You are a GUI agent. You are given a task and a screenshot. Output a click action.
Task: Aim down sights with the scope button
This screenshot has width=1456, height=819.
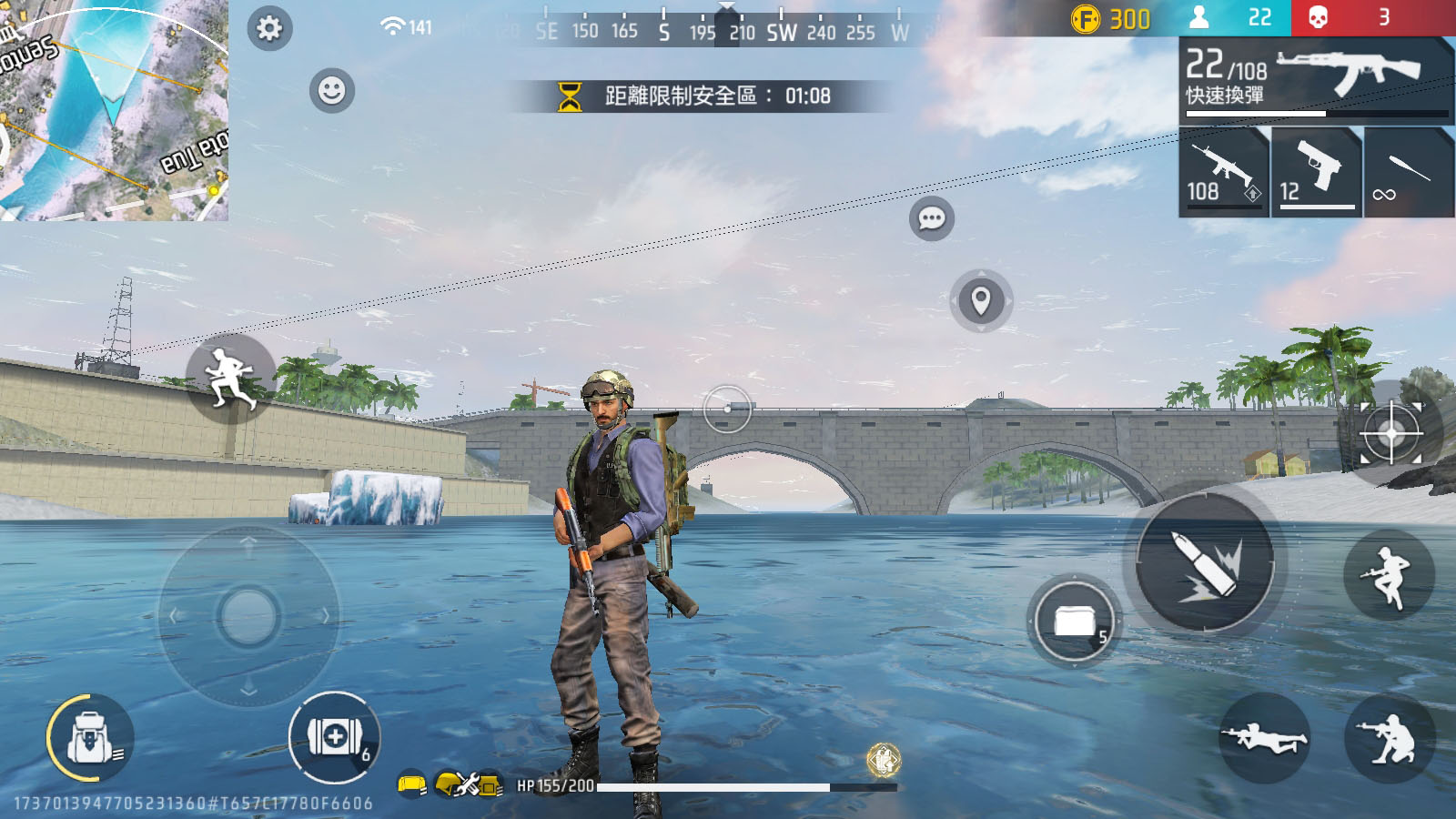click(x=1390, y=433)
